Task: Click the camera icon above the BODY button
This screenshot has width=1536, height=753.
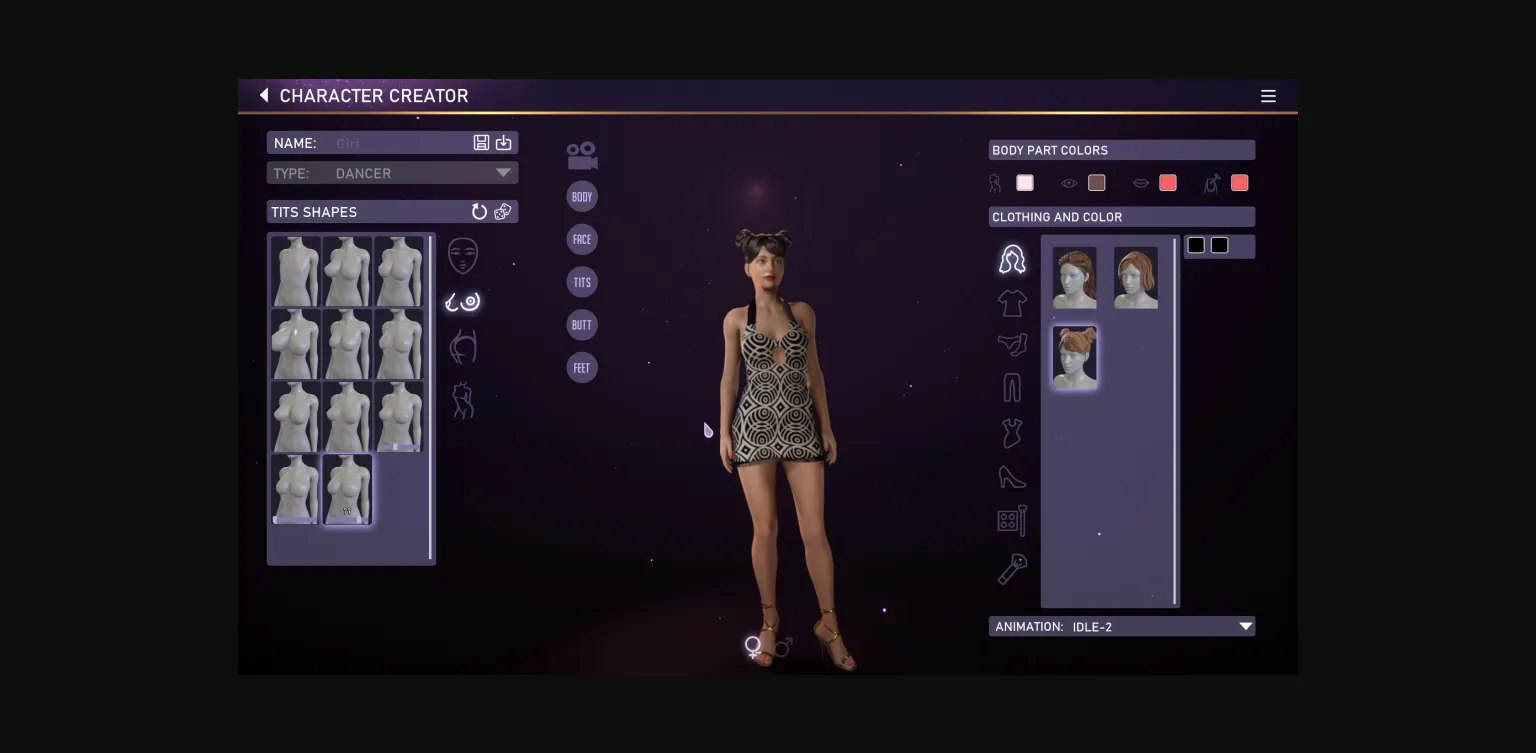Action: point(581,153)
